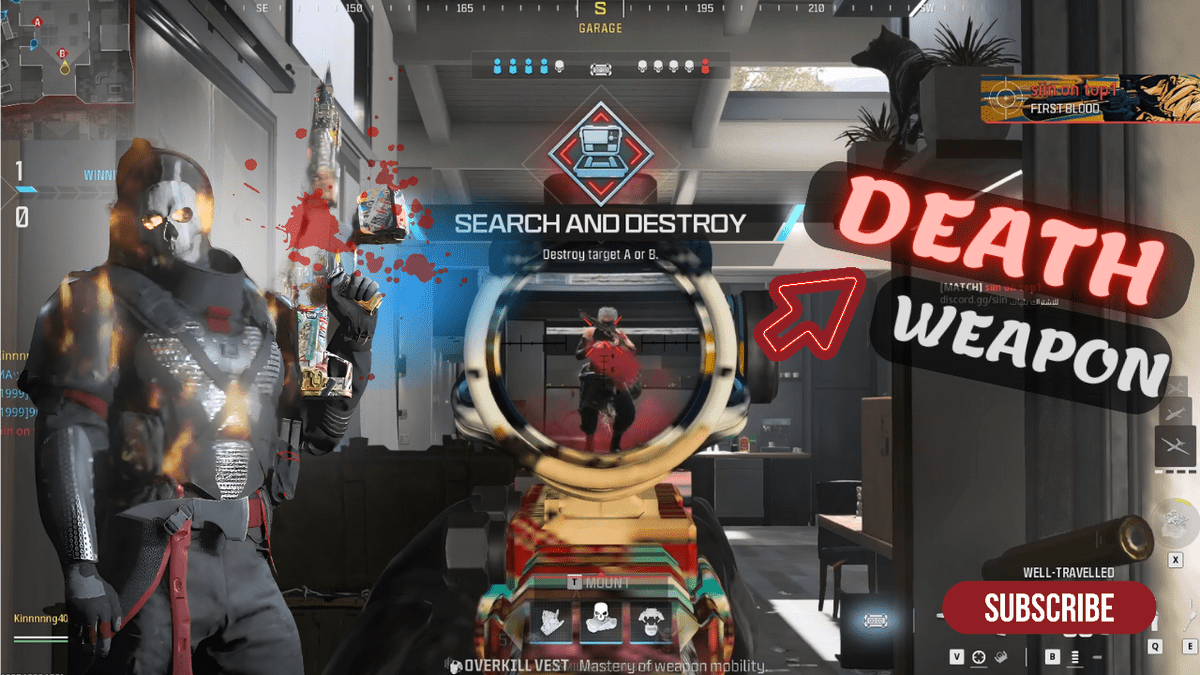The width and height of the screenshot is (1200, 675).
Task: Click the bomb carrier icon between team rosters
Action: [599, 69]
